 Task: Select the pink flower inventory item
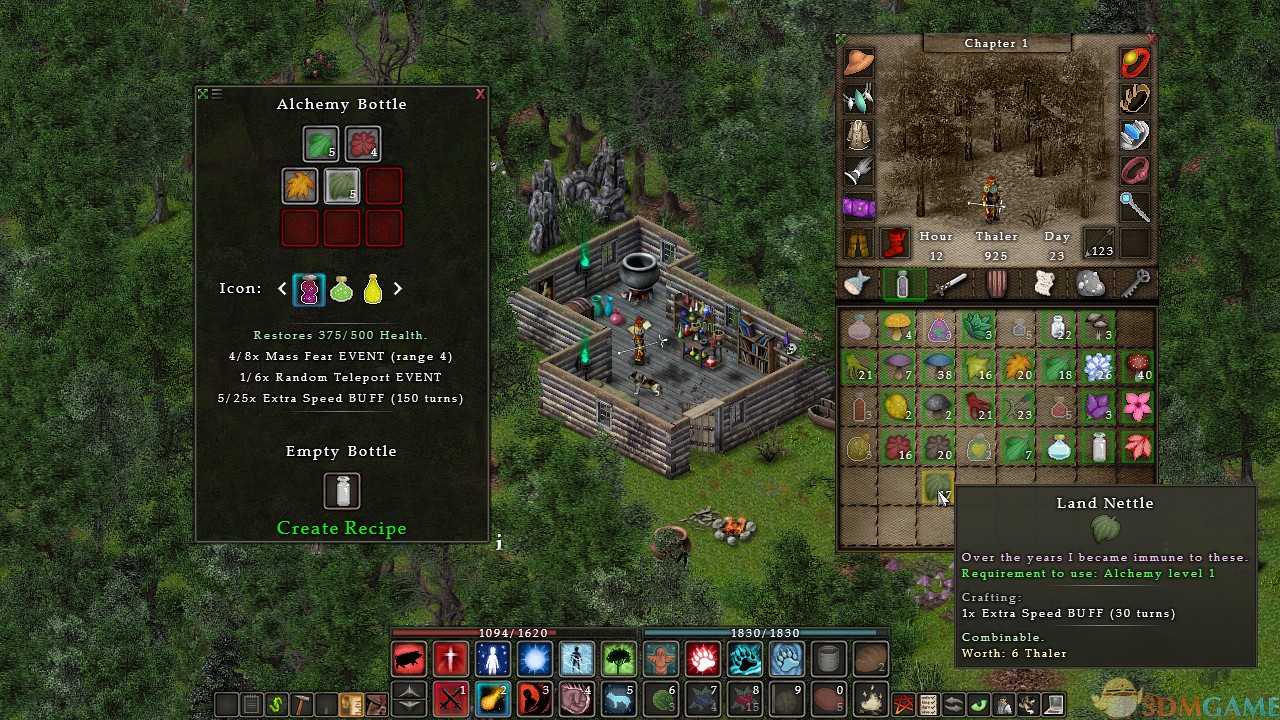[1138, 407]
